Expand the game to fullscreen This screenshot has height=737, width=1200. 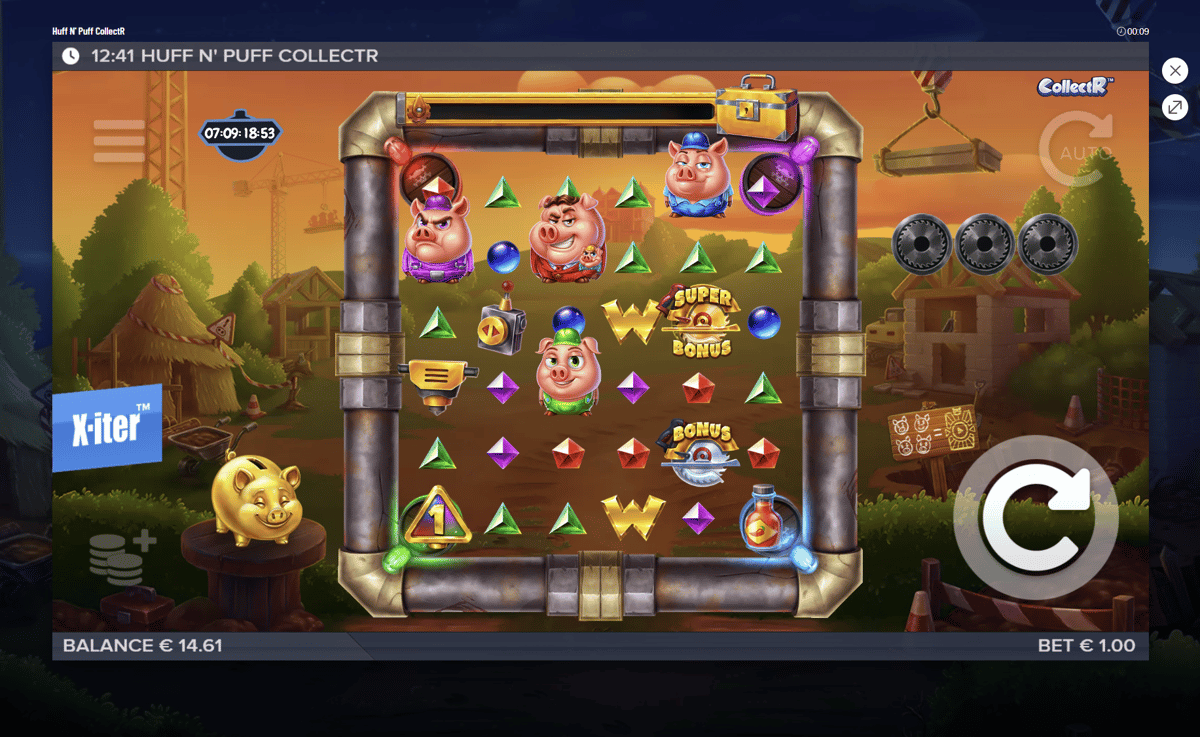coord(1174,108)
